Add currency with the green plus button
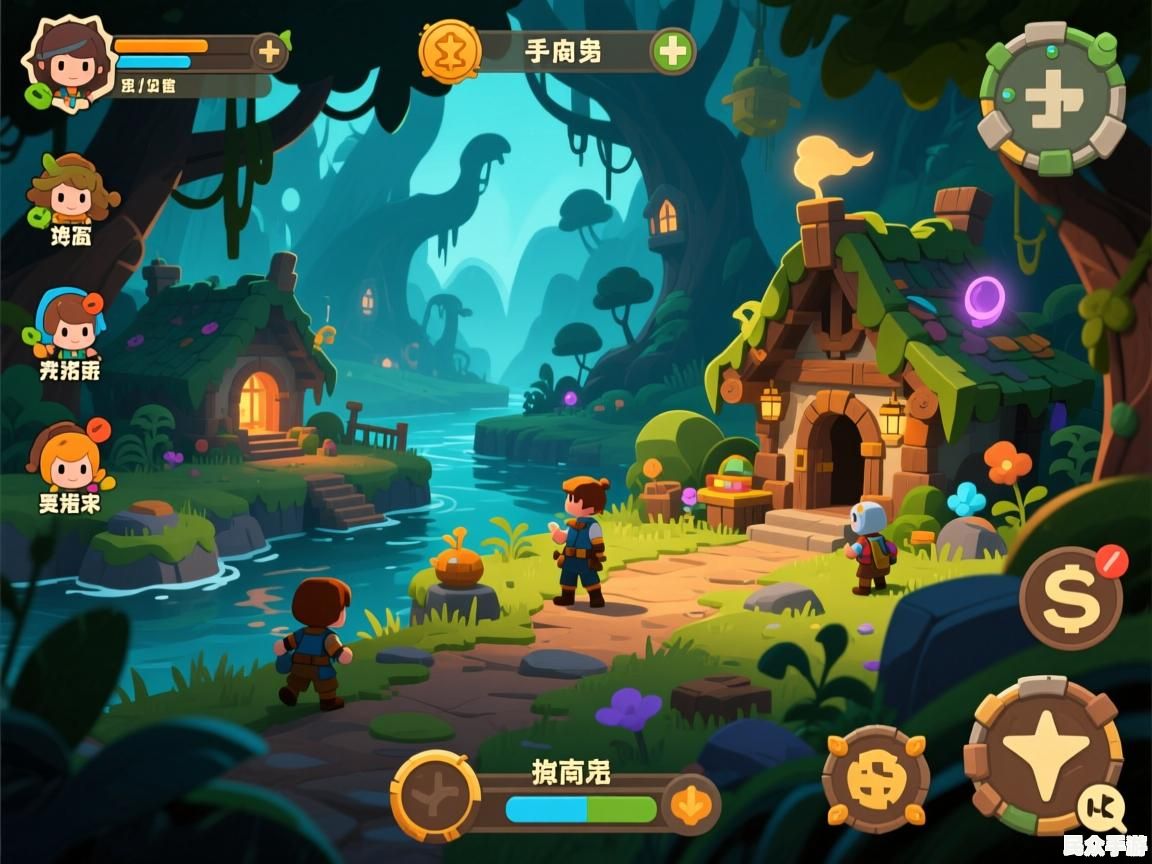 tap(673, 51)
